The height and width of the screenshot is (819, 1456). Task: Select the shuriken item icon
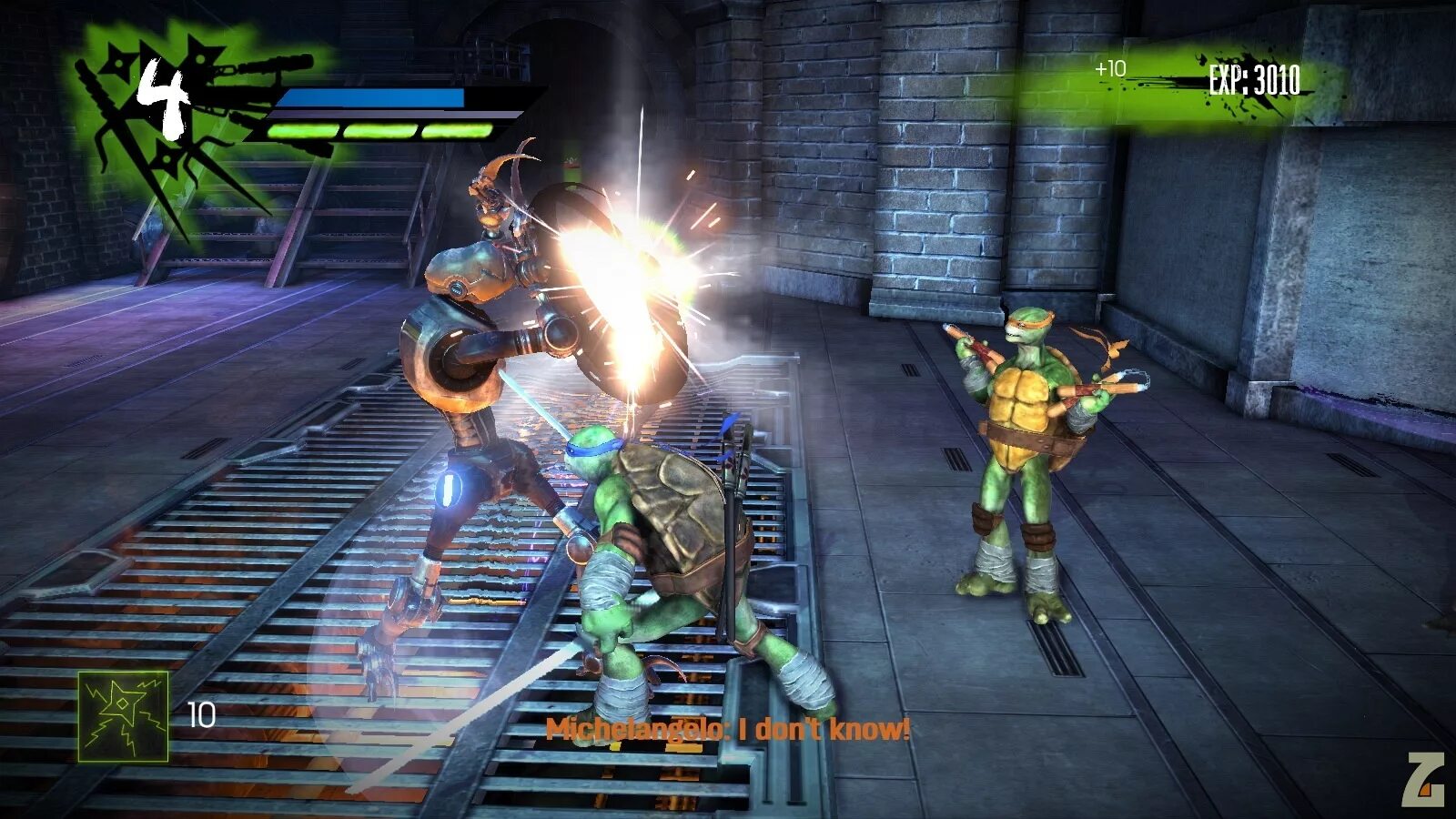(x=124, y=716)
